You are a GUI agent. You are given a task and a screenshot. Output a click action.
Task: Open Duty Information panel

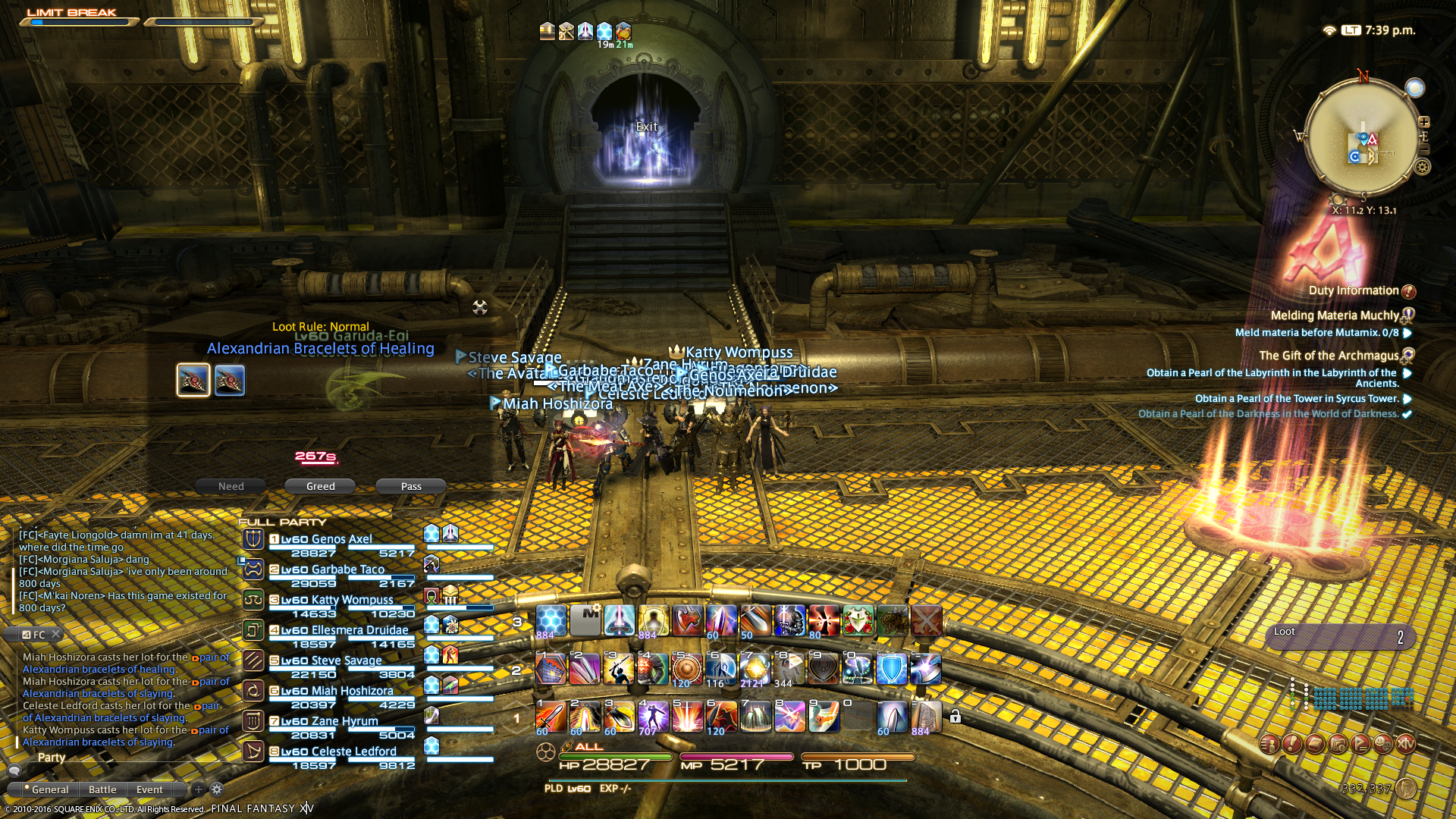tap(1354, 290)
